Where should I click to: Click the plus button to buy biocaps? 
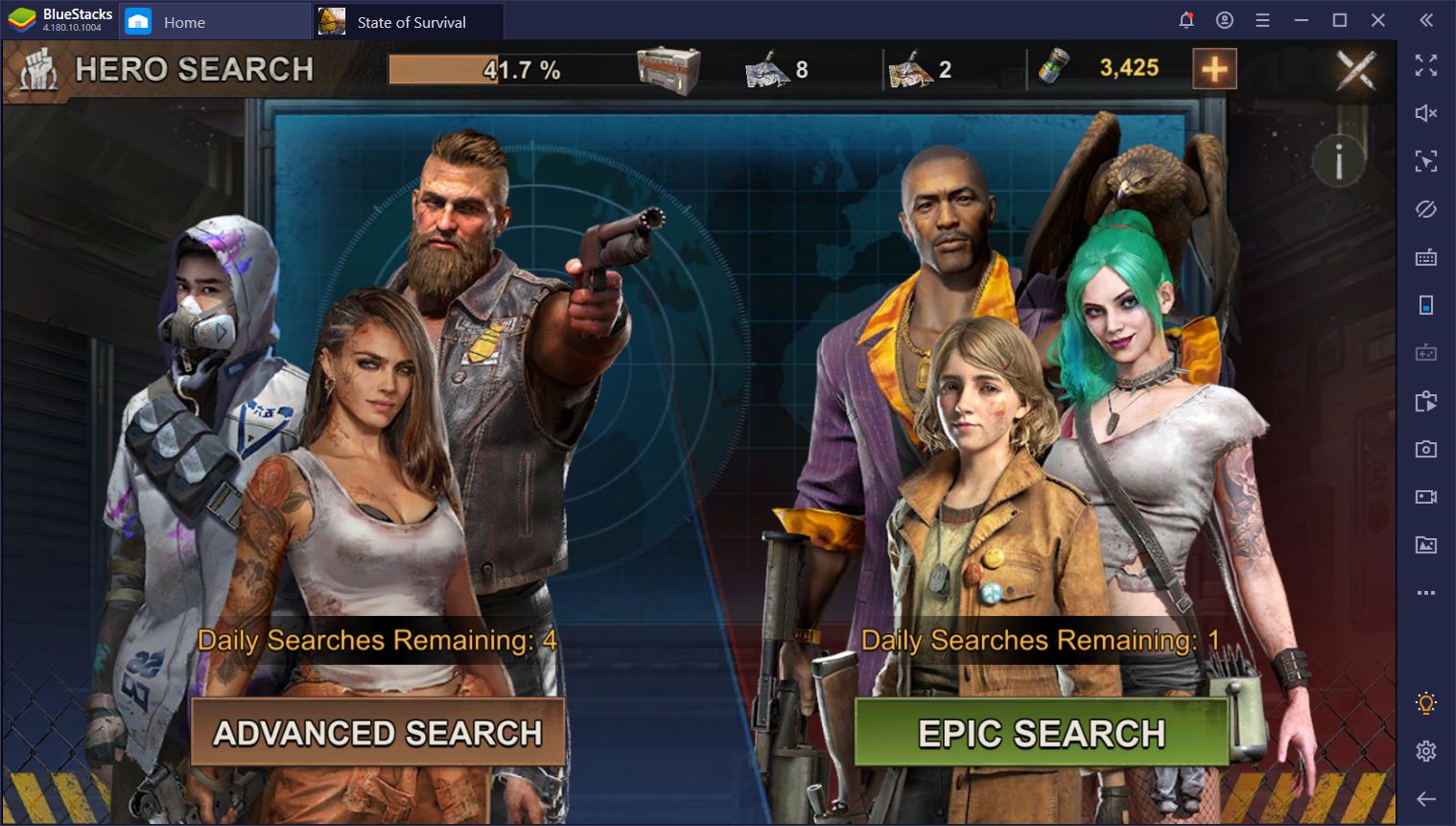pos(1214,68)
